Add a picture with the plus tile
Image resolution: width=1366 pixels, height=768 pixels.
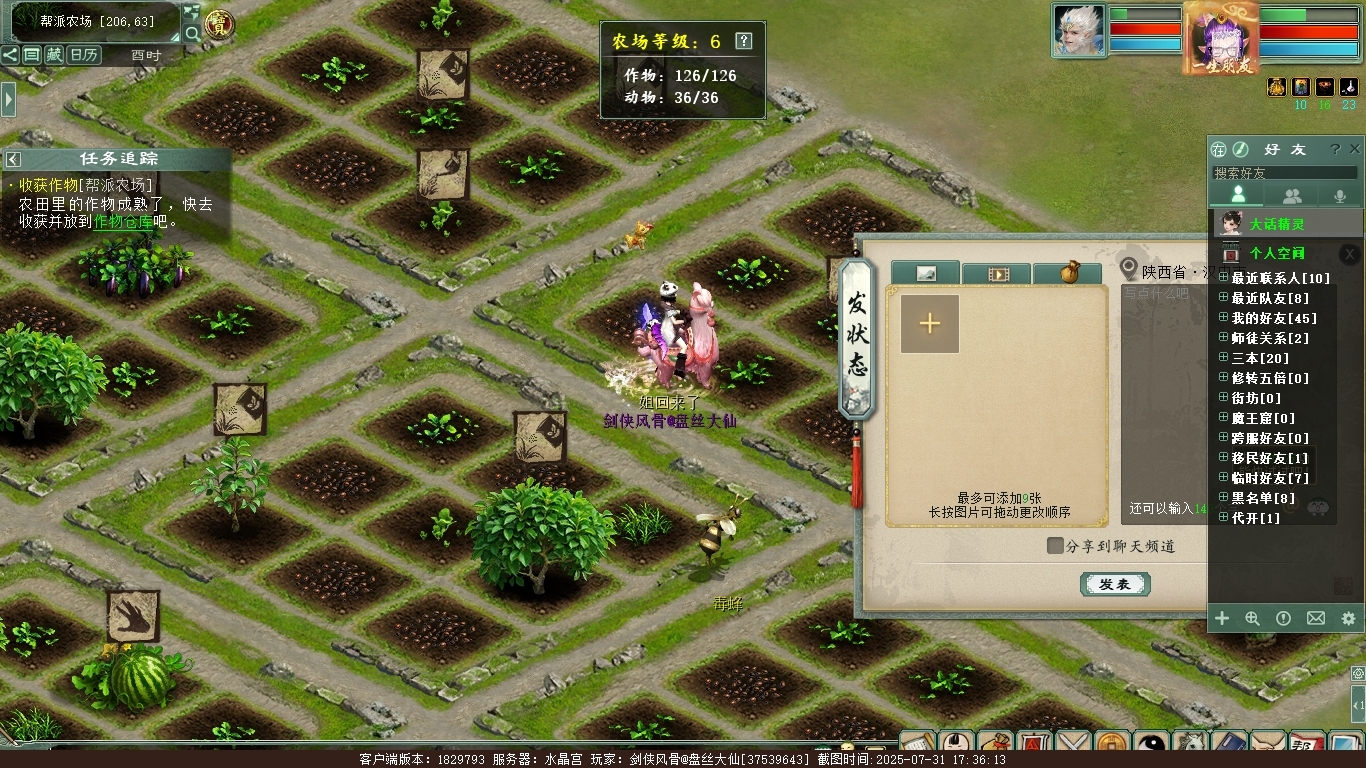pos(930,323)
